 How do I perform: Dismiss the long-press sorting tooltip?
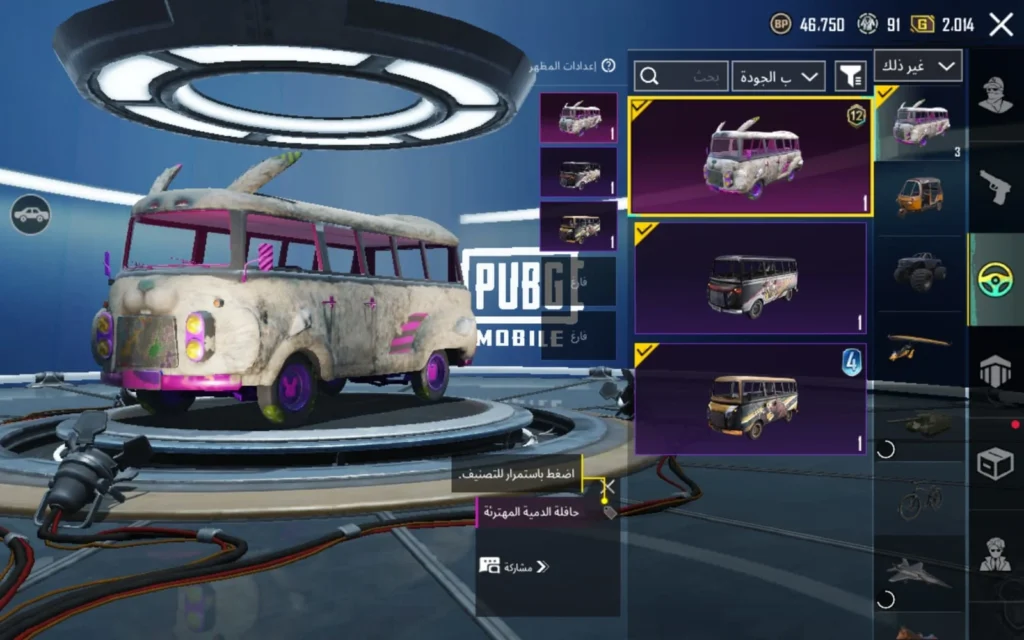click(607, 486)
